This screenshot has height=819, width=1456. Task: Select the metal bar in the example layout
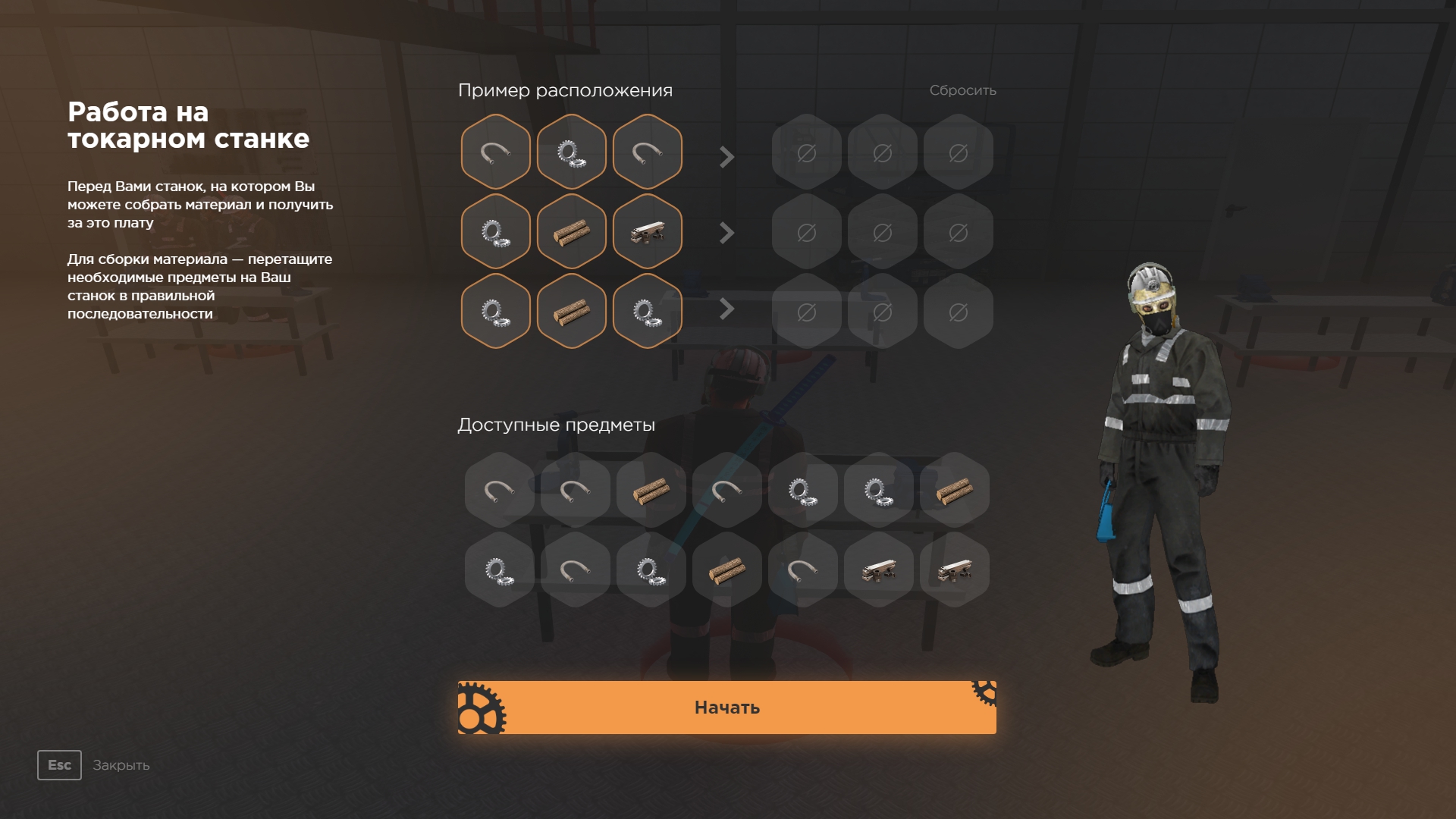click(647, 231)
